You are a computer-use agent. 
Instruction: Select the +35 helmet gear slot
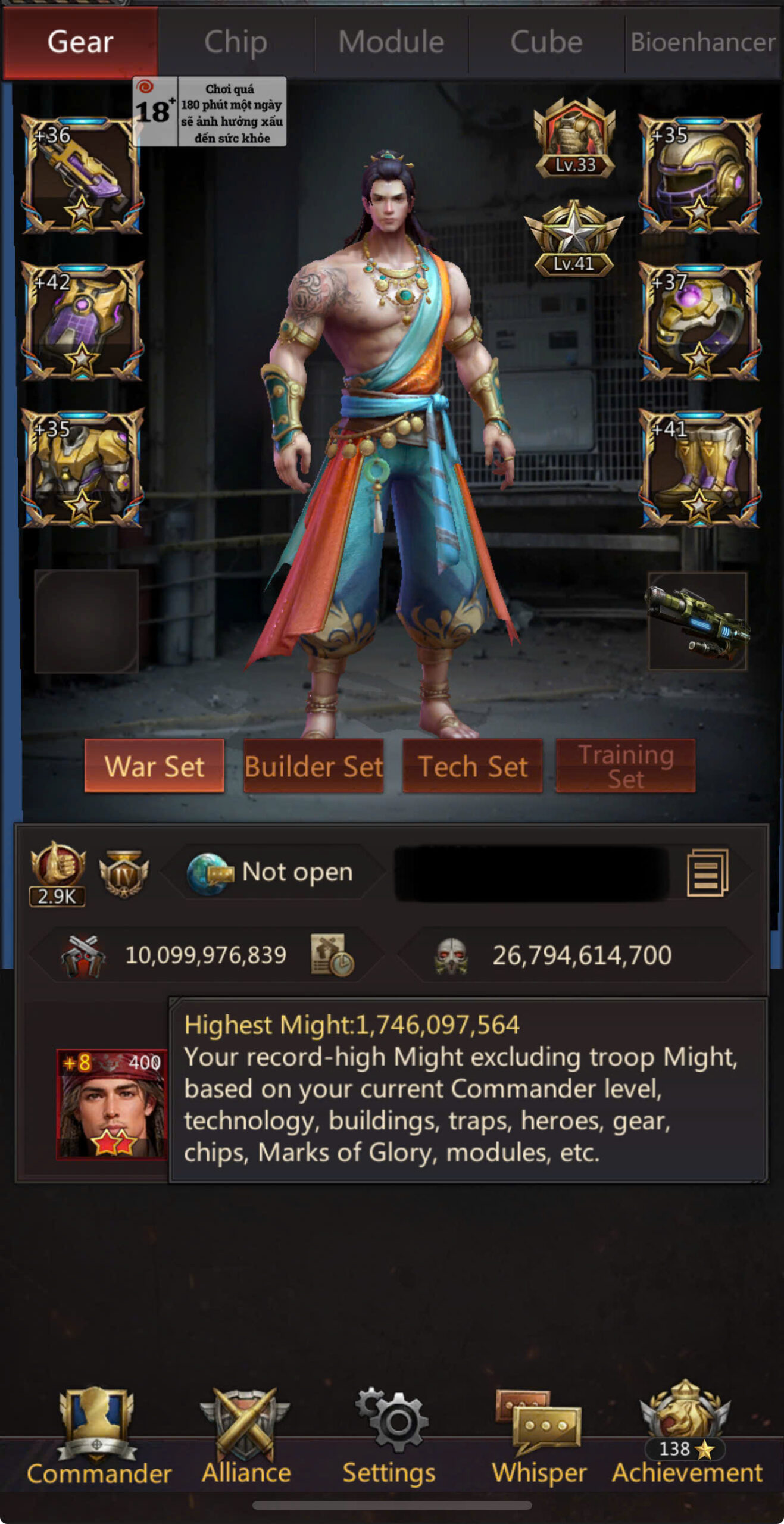click(699, 174)
